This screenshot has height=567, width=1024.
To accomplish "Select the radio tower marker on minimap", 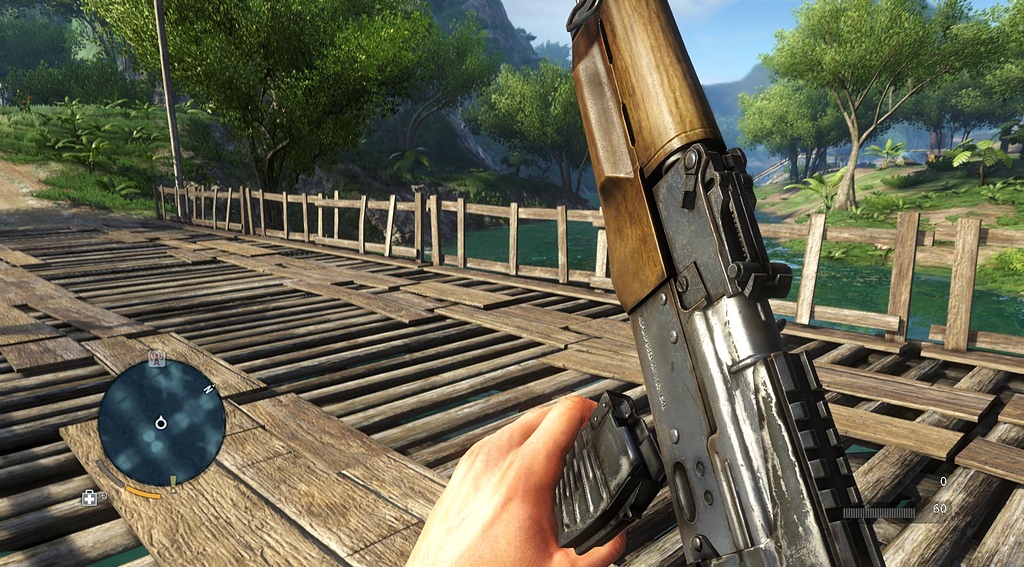I will pyautogui.click(x=156, y=358).
